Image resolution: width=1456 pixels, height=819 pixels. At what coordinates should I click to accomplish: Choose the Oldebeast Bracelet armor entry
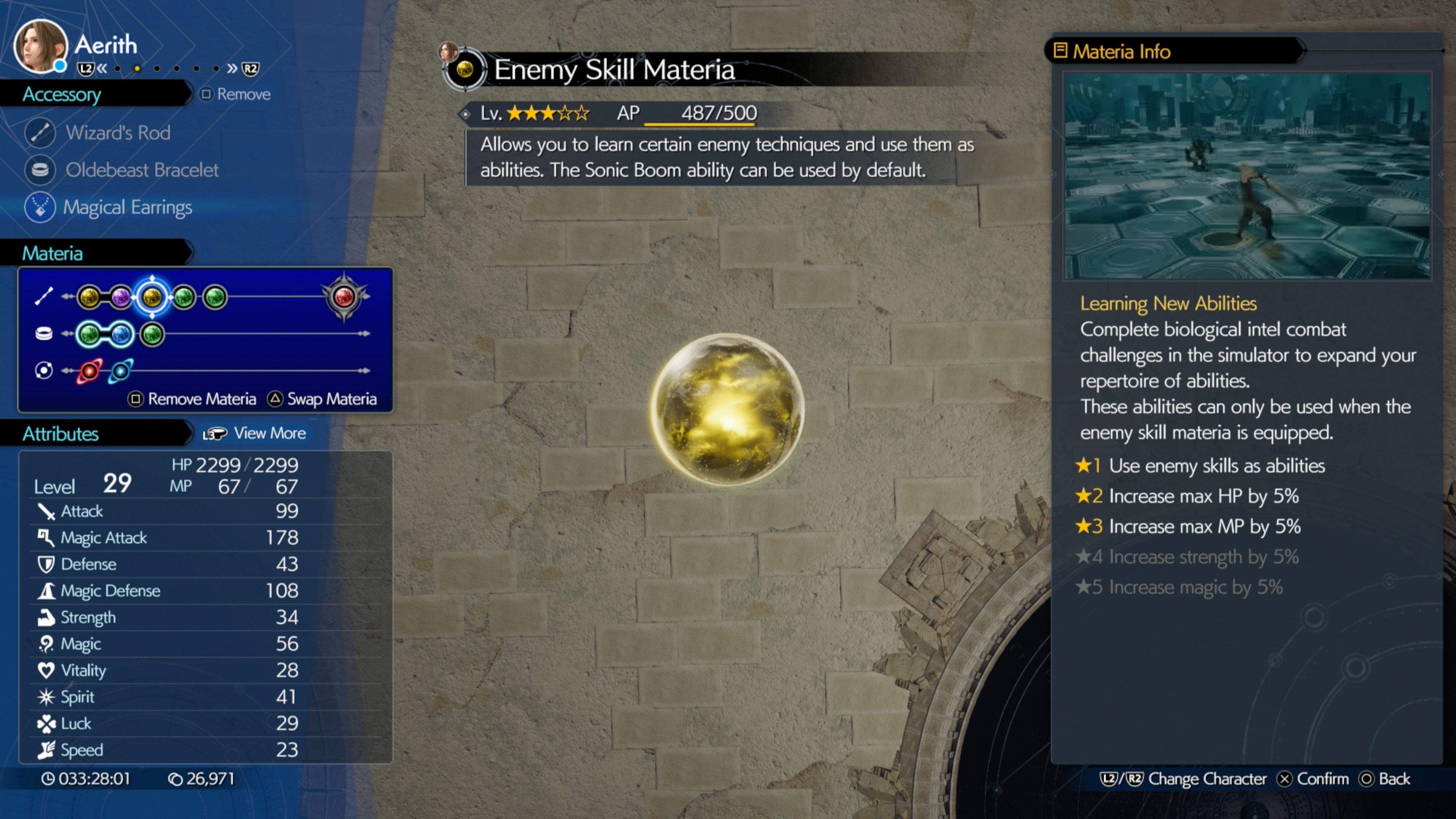tap(141, 170)
